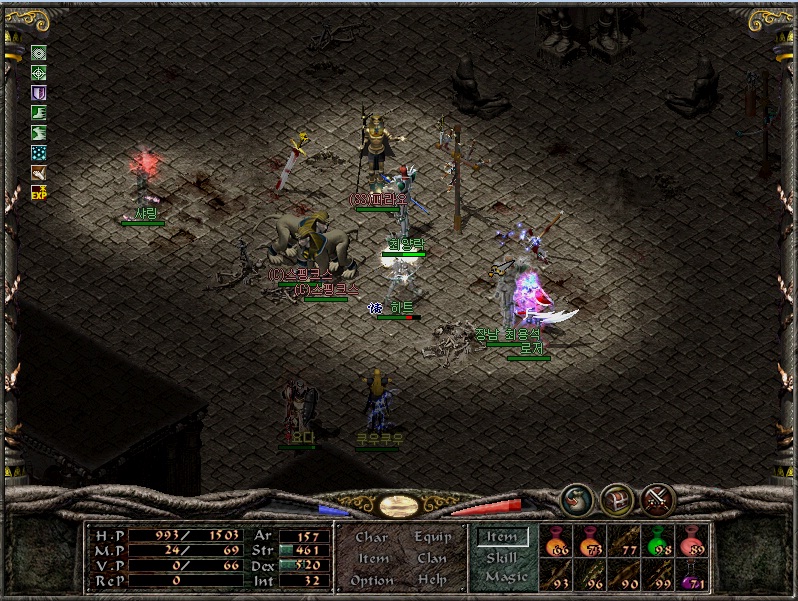
Task: Click the yellow EXP buff icon
Action: coord(39,192)
